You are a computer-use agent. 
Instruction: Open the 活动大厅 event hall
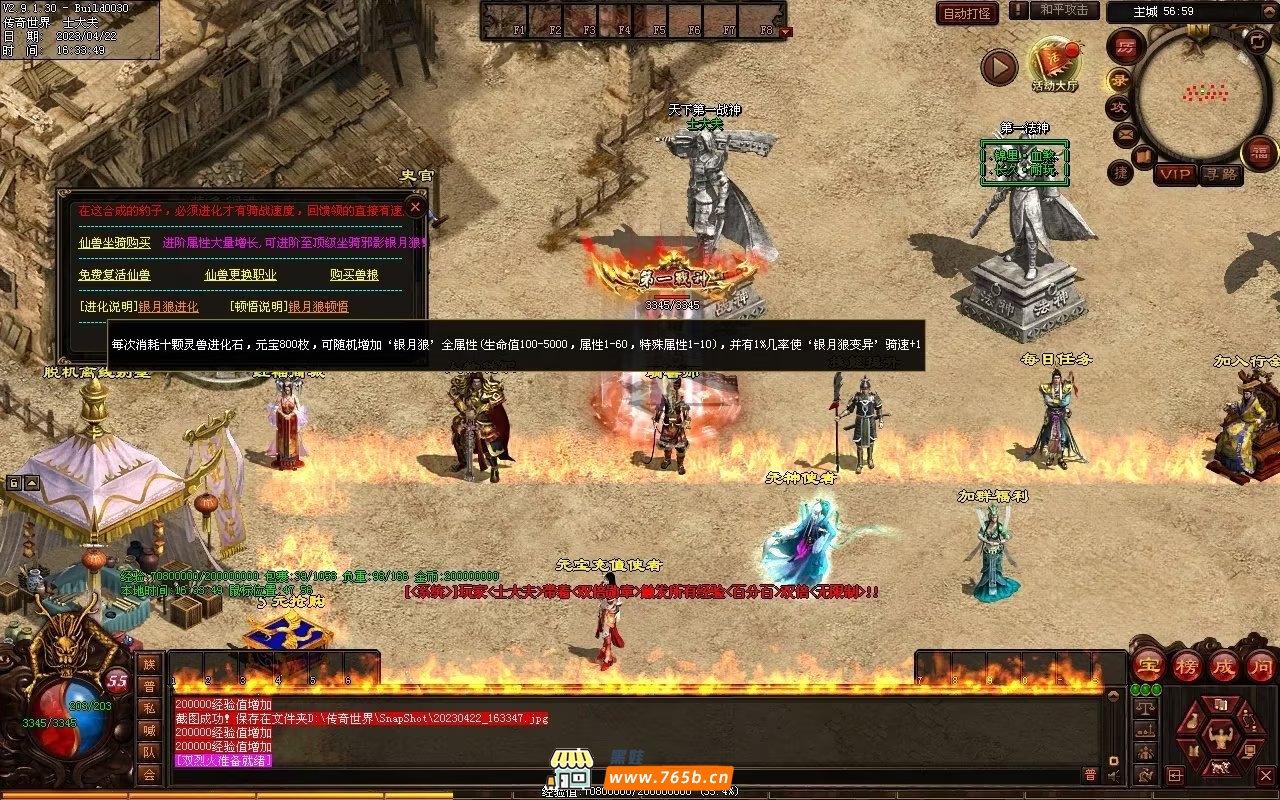1054,66
